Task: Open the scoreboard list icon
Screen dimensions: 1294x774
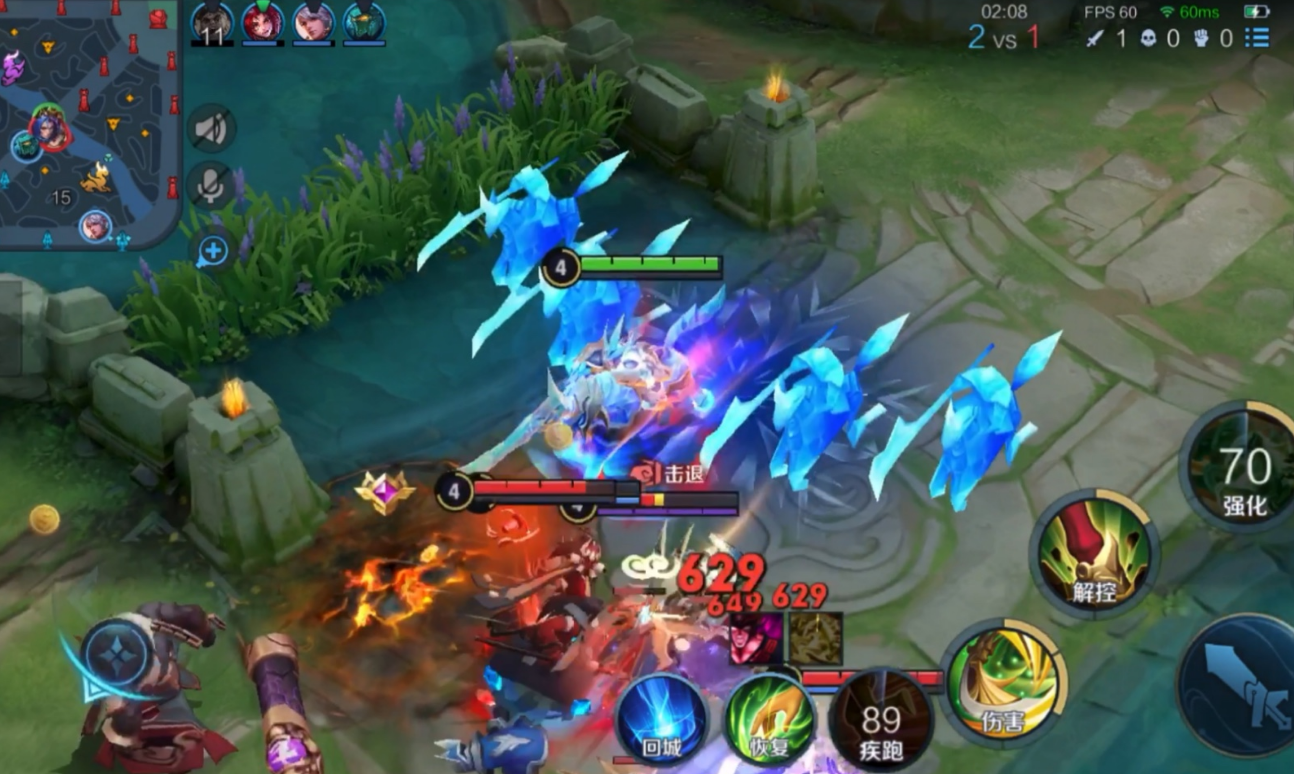Action: [1257, 38]
